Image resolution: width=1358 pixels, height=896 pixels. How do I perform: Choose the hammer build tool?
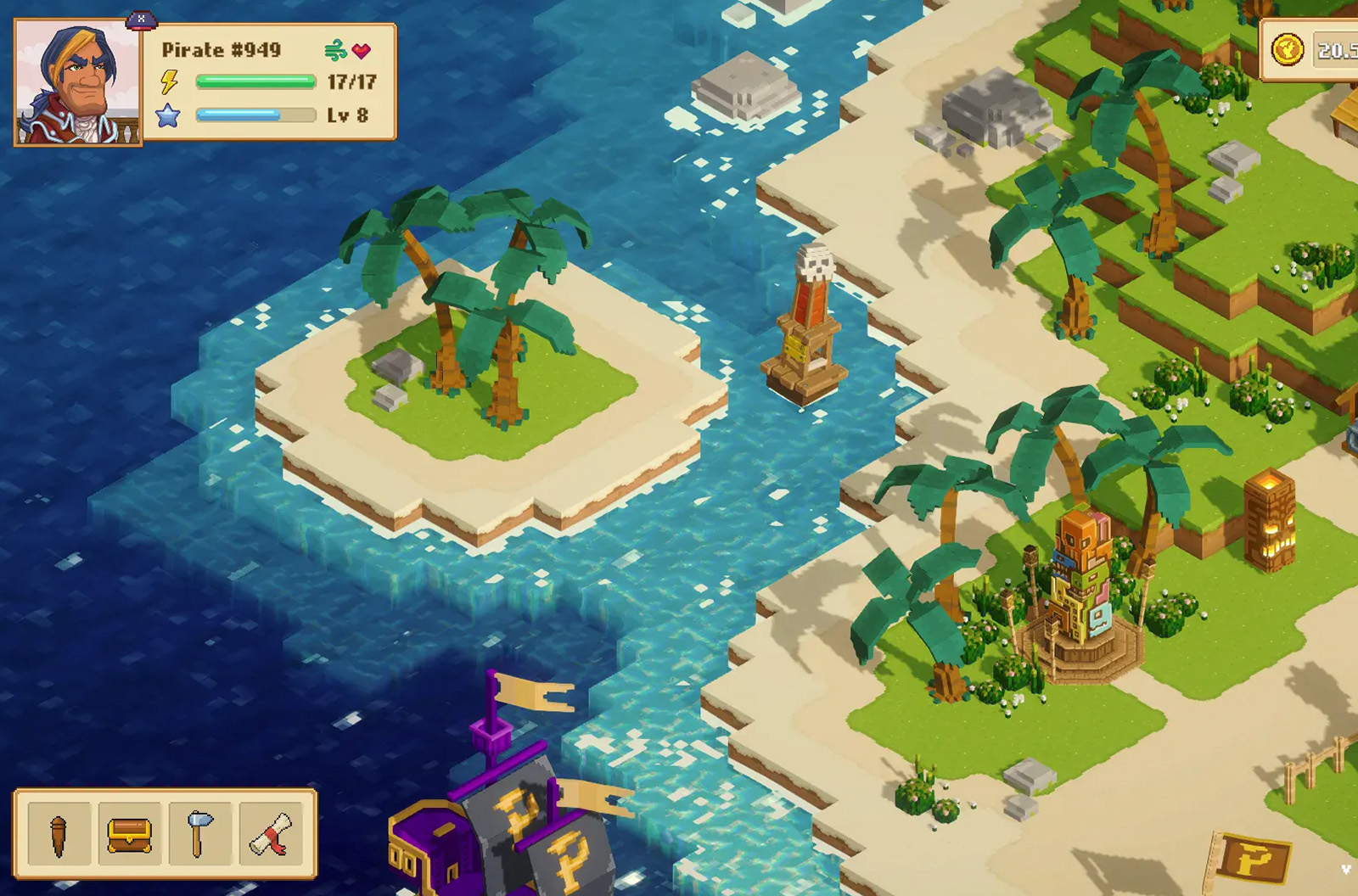coord(199,835)
